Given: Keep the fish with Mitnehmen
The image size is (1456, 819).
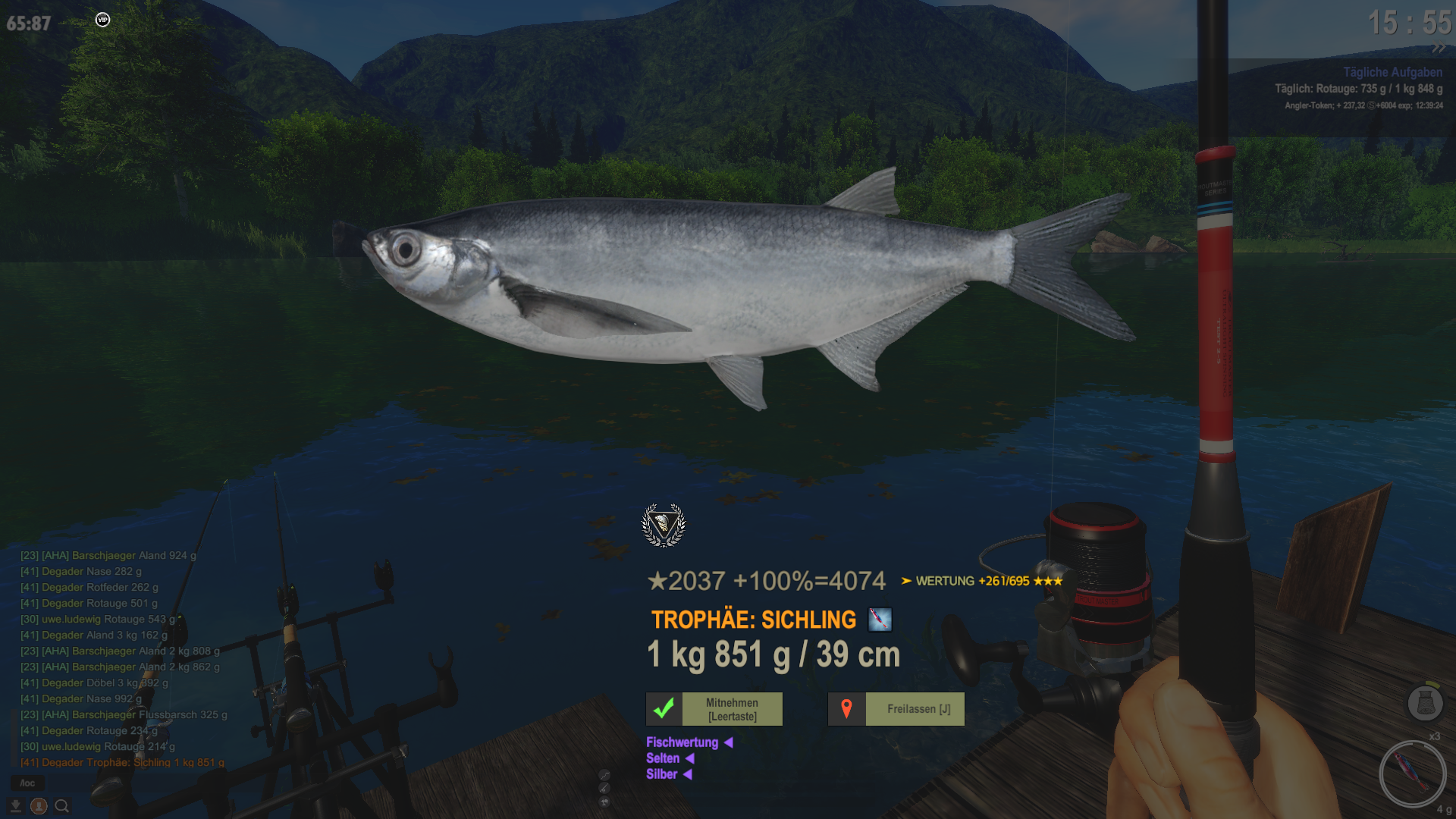Looking at the screenshot, I should click(x=714, y=709).
